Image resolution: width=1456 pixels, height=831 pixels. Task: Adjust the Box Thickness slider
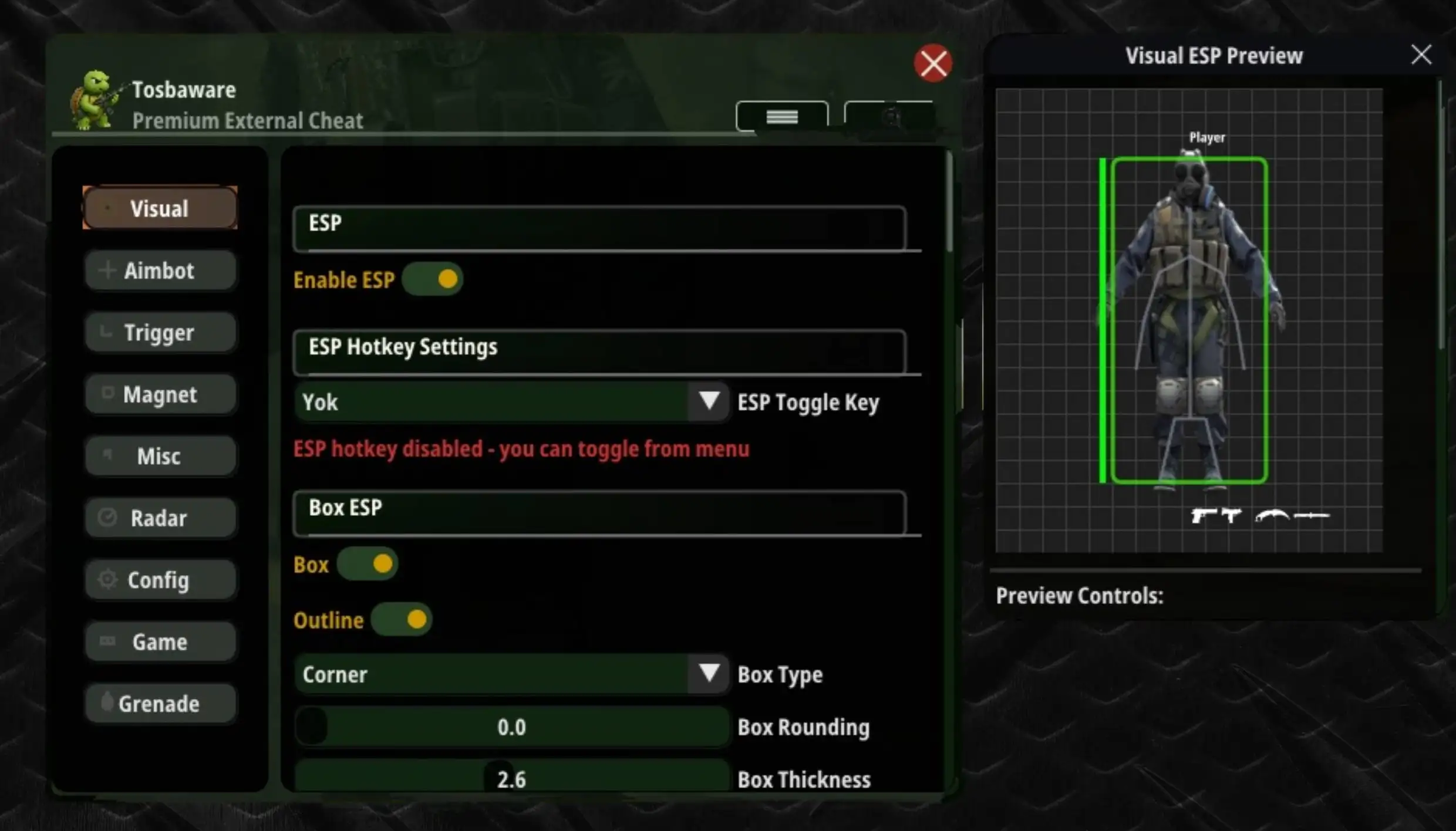click(512, 778)
